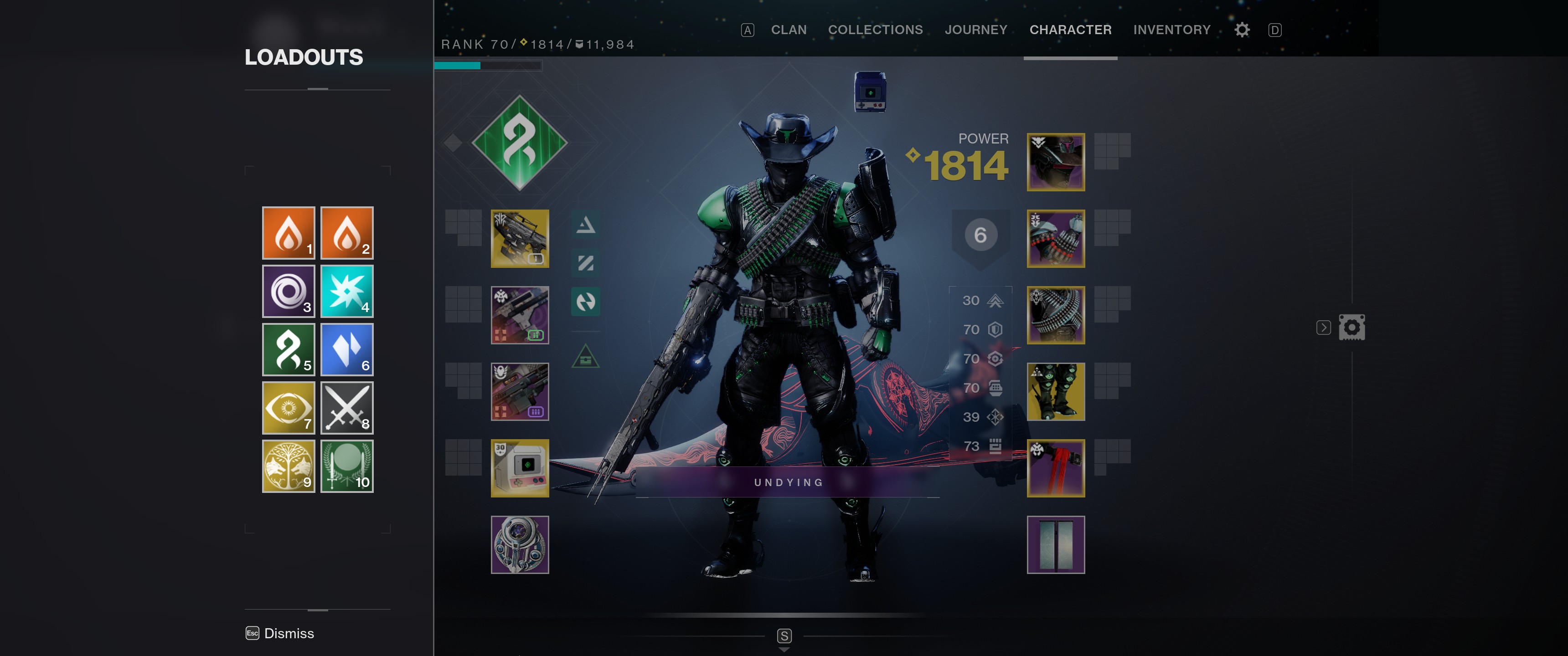Choose the golden eye loadout 7
Image resolution: width=1568 pixels, height=656 pixels.
[288, 408]
